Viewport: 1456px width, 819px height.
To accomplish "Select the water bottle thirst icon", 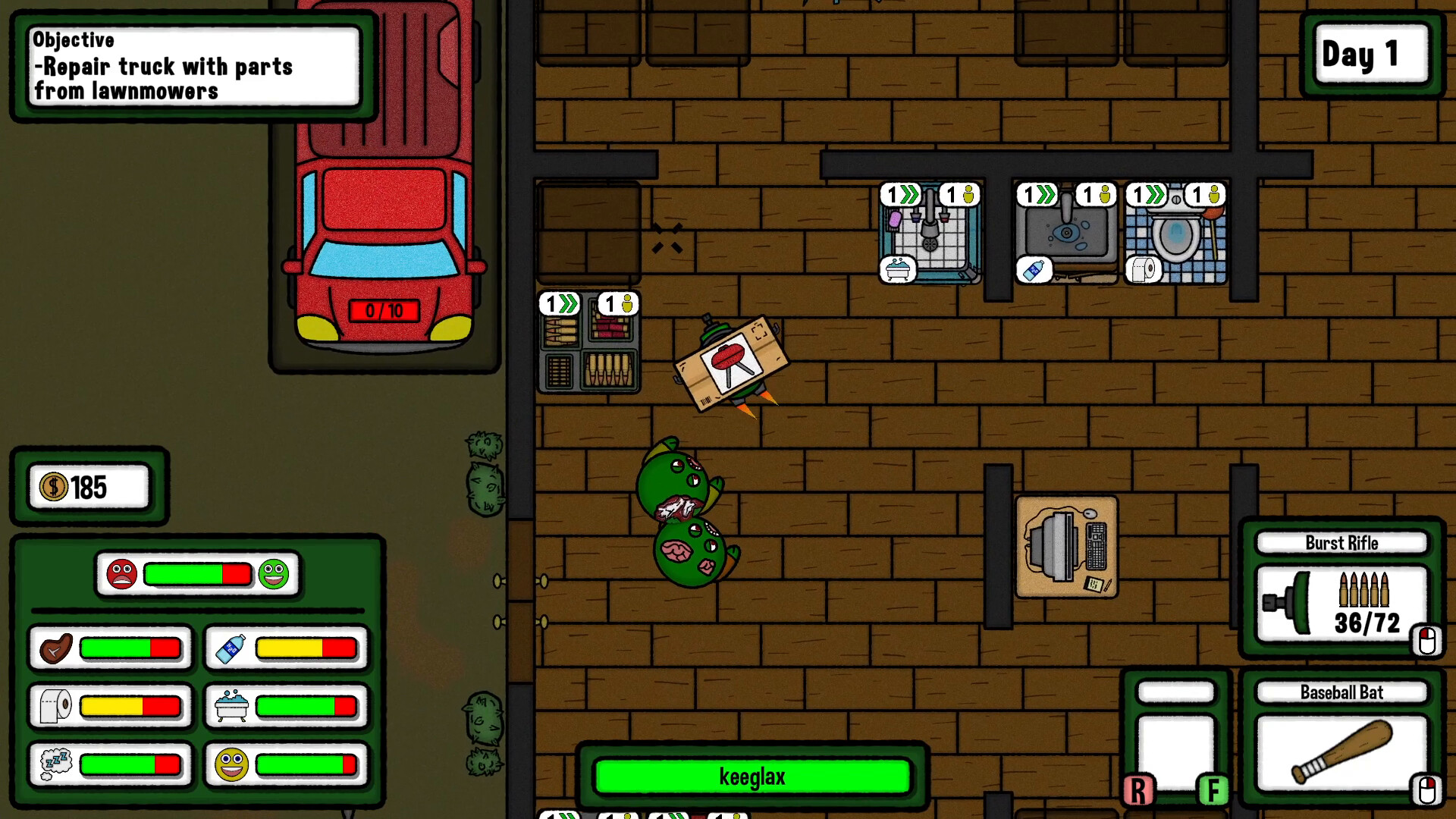I will coord(231,648).
